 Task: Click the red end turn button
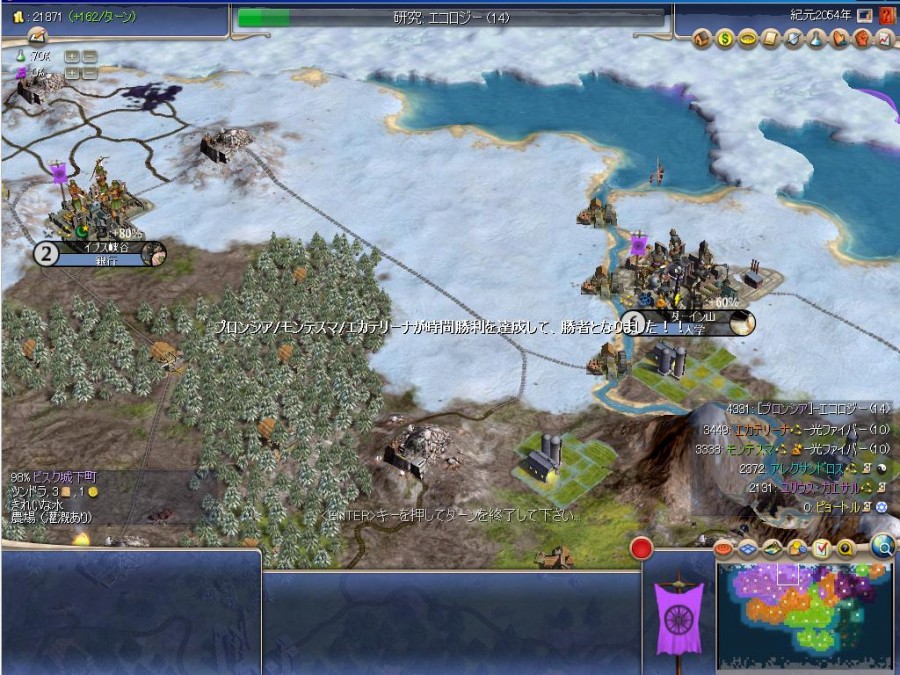click(641, 548)
